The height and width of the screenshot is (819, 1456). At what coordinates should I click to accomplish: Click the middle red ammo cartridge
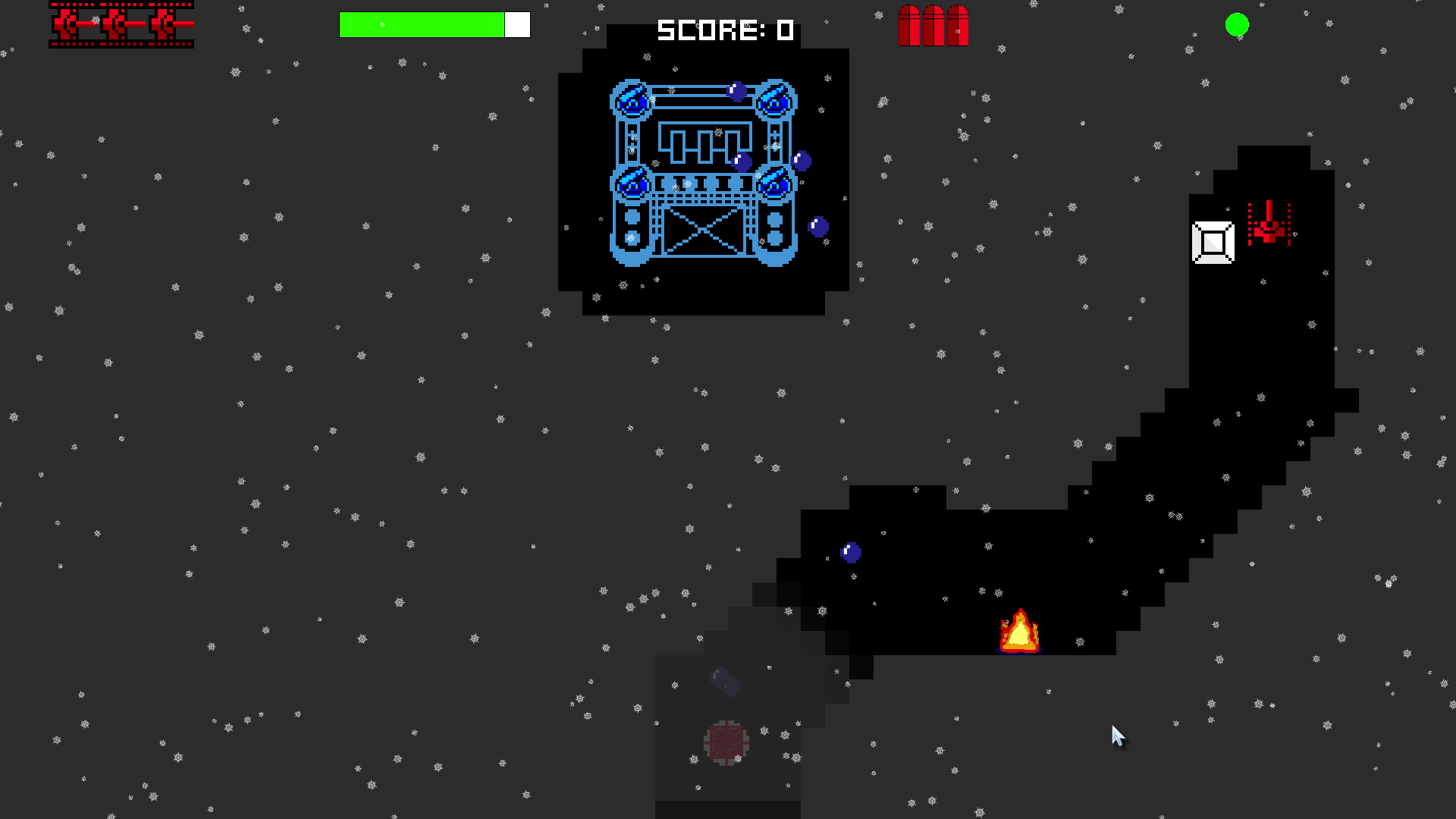[934, 25]
